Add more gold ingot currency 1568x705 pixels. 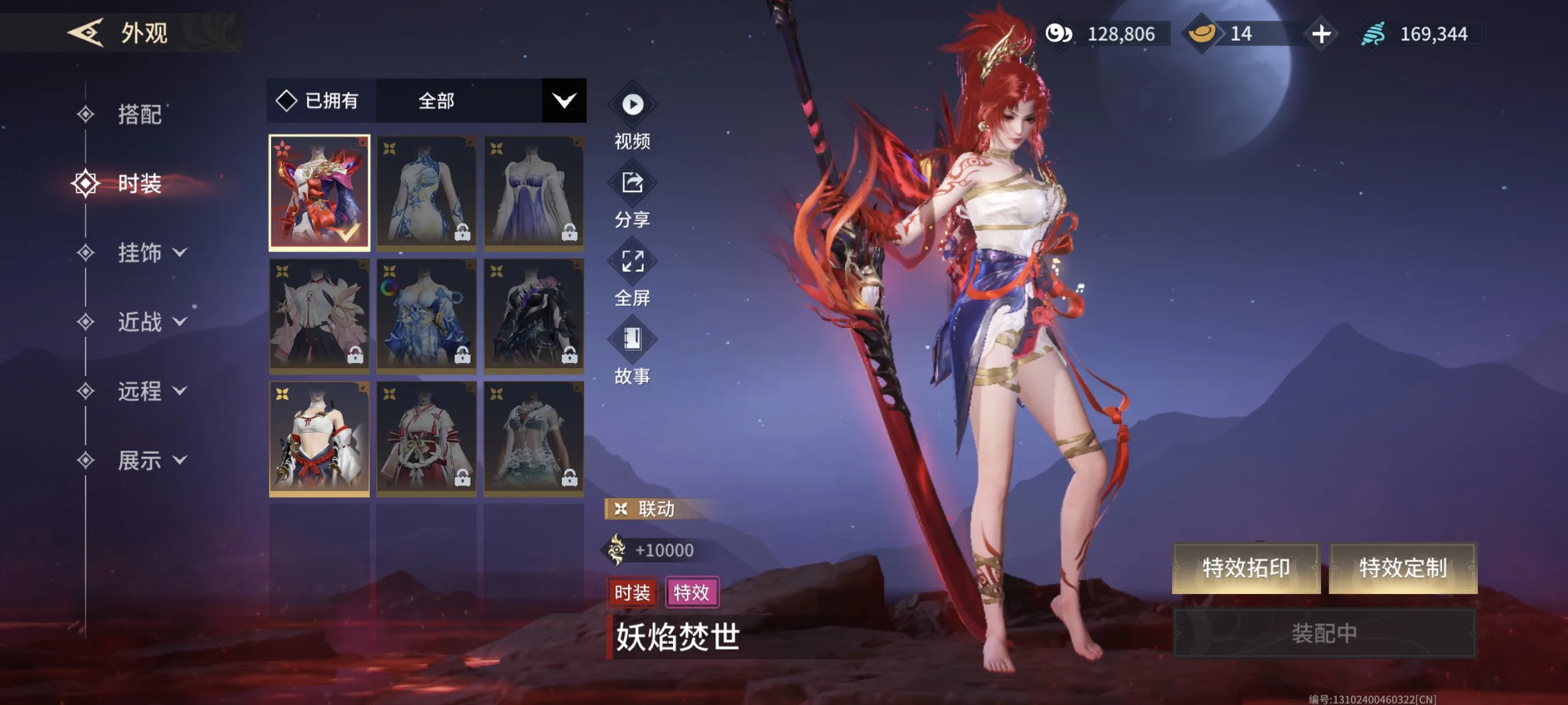tap(1321, 34)
